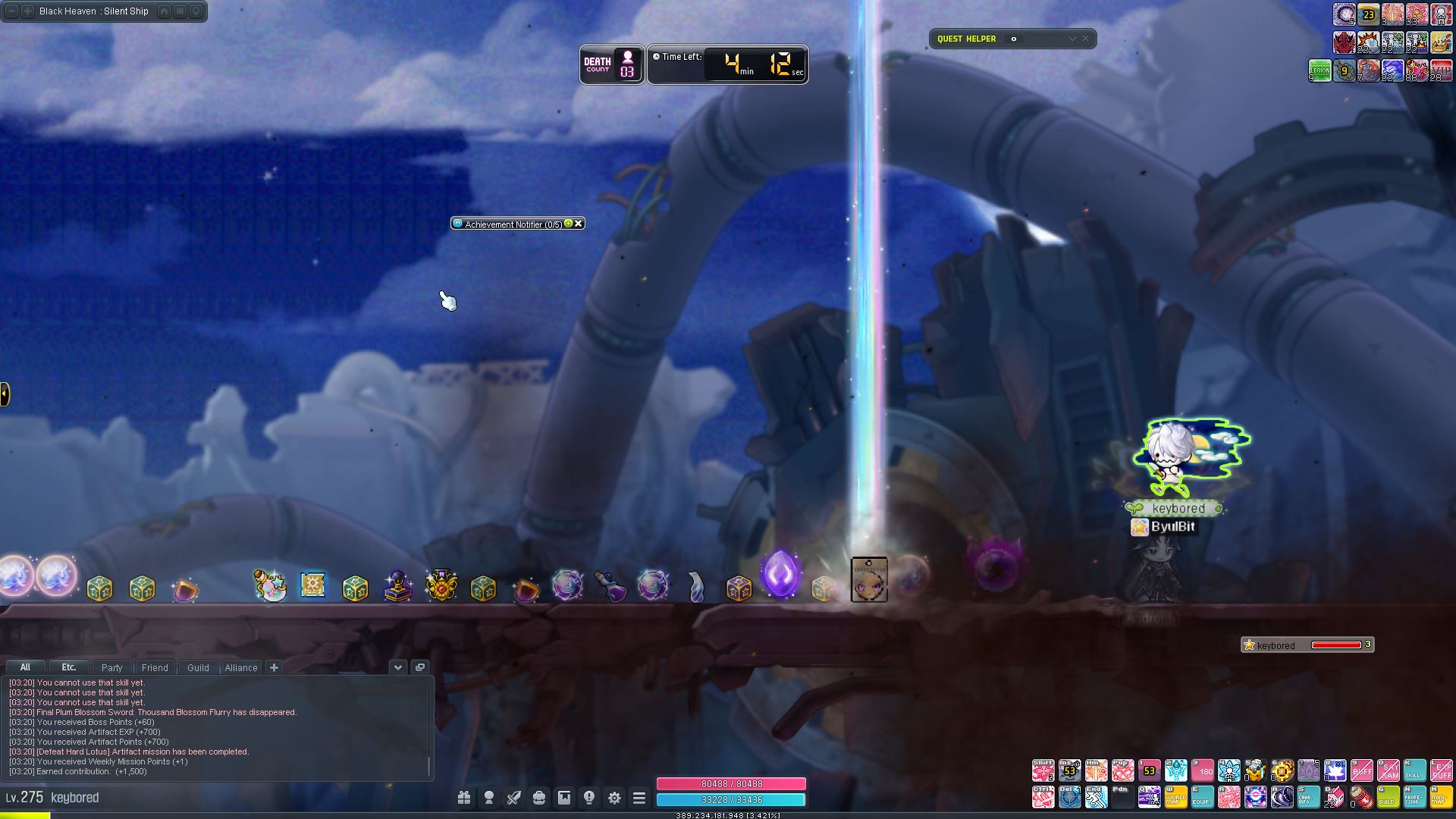Open the Guild shortcut slot

[1387, 797]
